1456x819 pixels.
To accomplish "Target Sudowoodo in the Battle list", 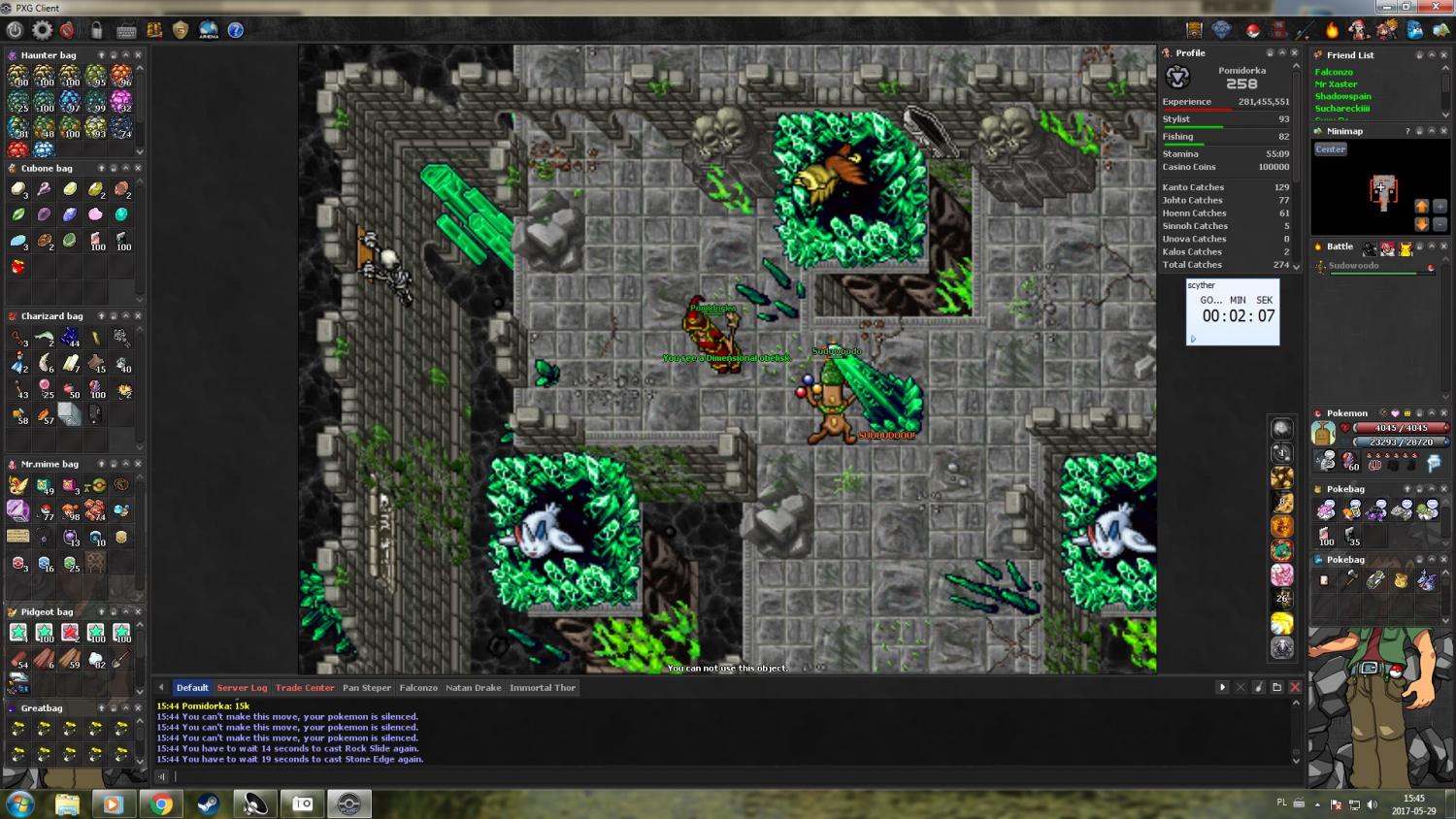I will pyautogui.click(x=1353, y=266).
